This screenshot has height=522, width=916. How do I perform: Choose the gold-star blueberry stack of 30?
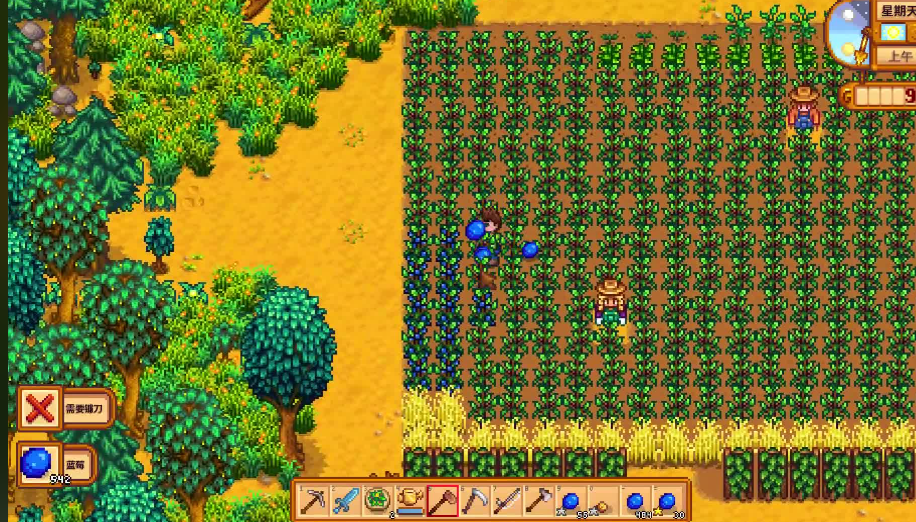pyautogui.click(x=667, y=499)
